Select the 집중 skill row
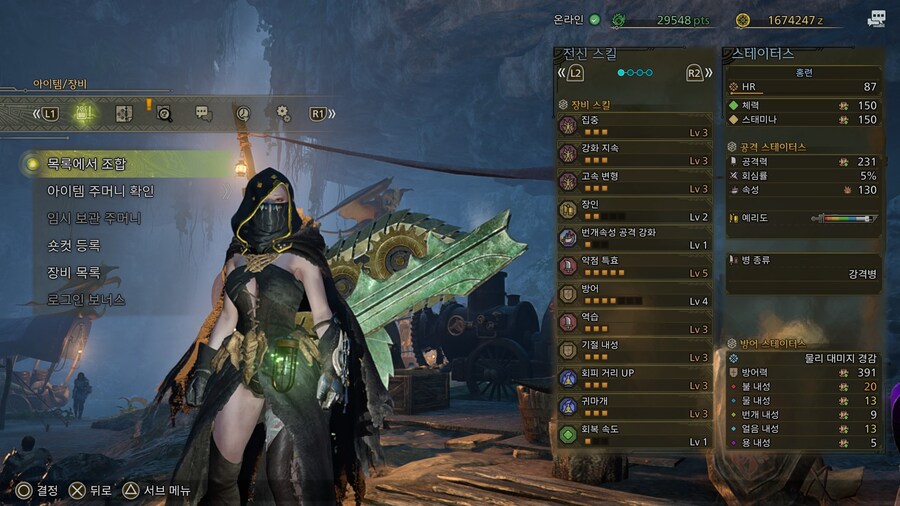Viewport: 900px width, 506px height. (634, 126)
